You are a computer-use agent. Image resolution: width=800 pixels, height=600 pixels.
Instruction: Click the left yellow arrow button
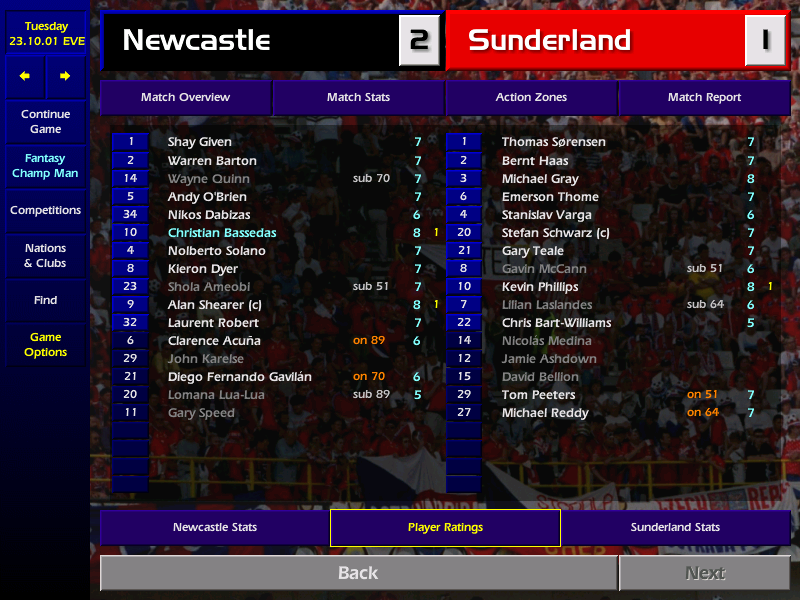coord(25,76)
